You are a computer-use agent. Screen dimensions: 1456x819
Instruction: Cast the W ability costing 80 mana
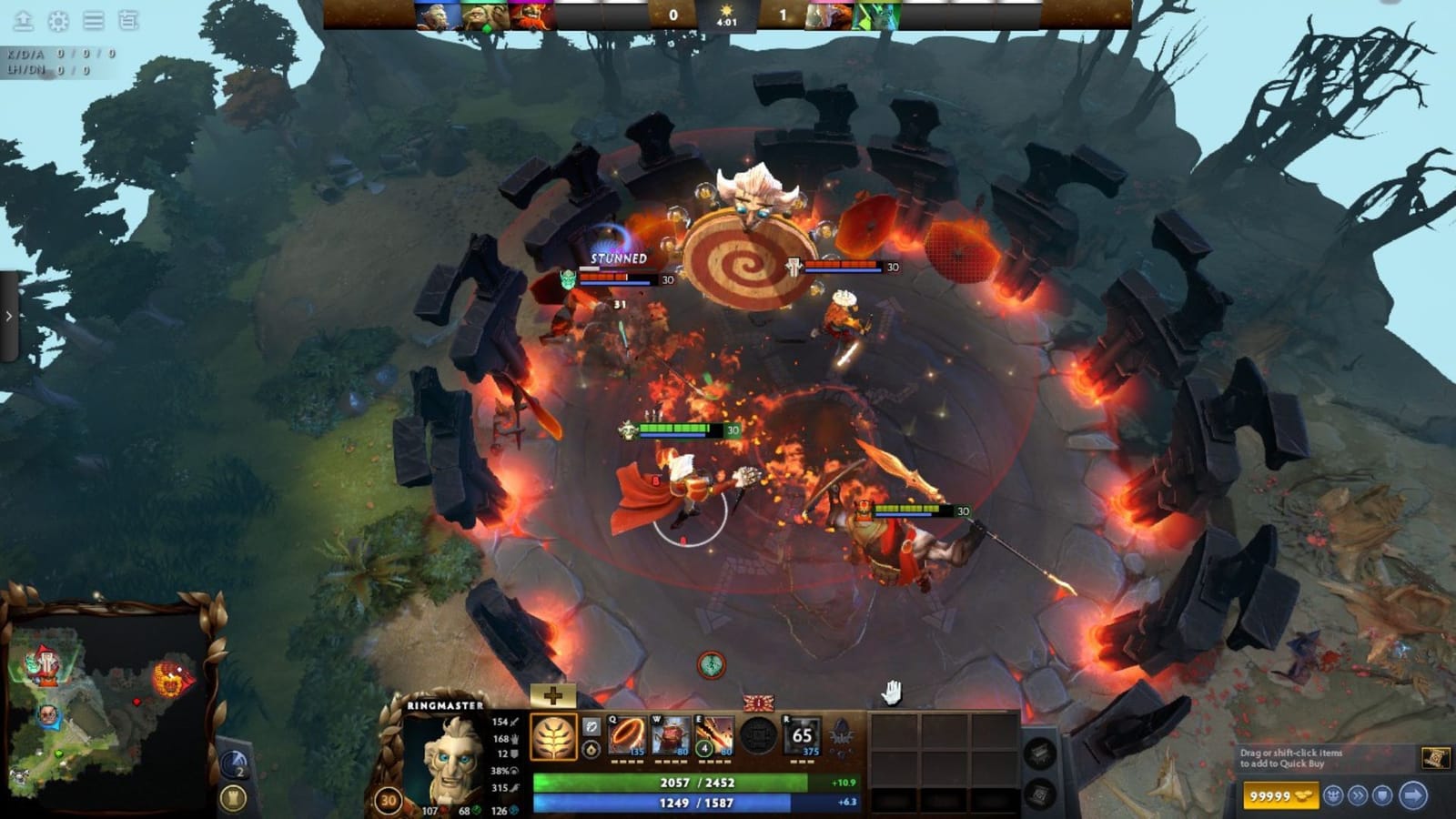(670, 735)
